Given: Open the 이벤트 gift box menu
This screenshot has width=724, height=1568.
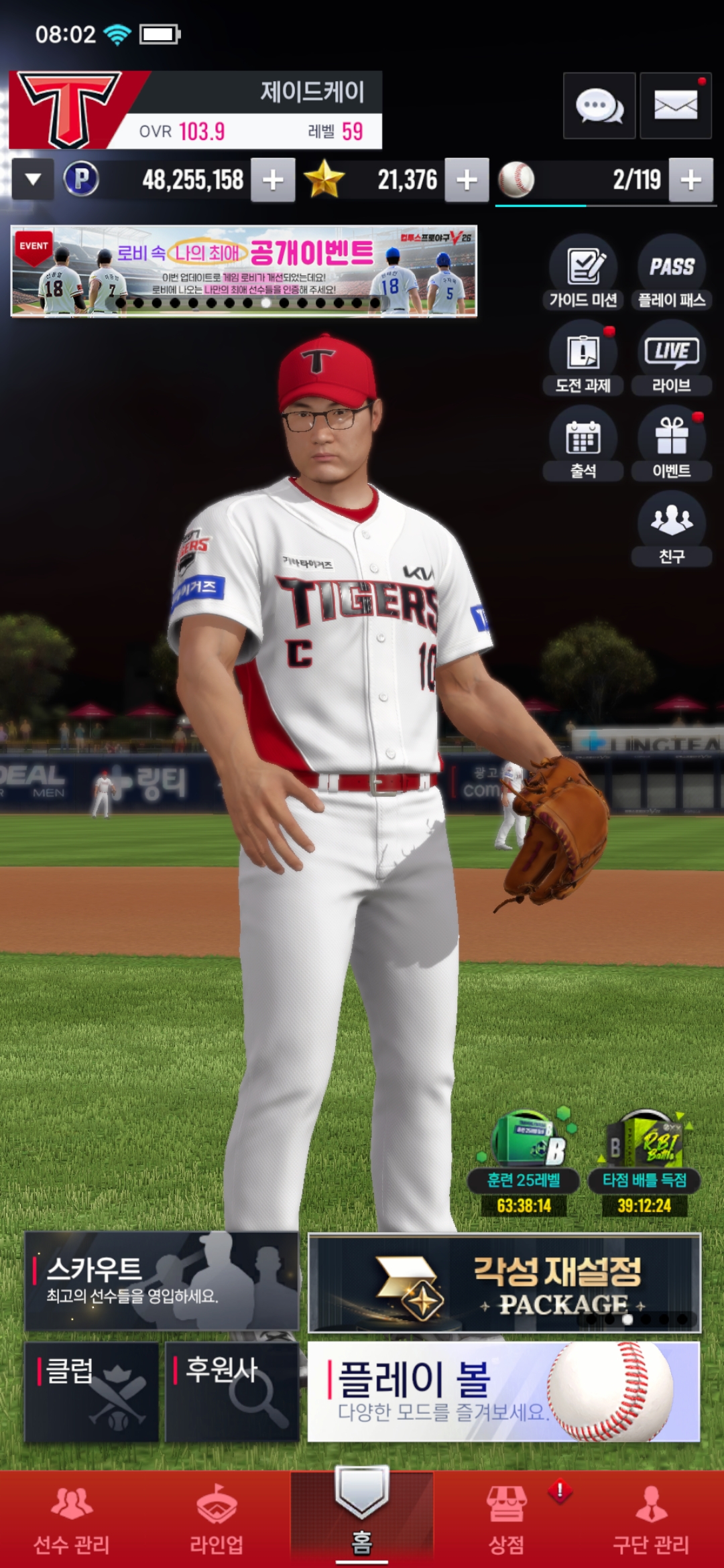Looking at the screenshot, I should click(x=672, y=443).
